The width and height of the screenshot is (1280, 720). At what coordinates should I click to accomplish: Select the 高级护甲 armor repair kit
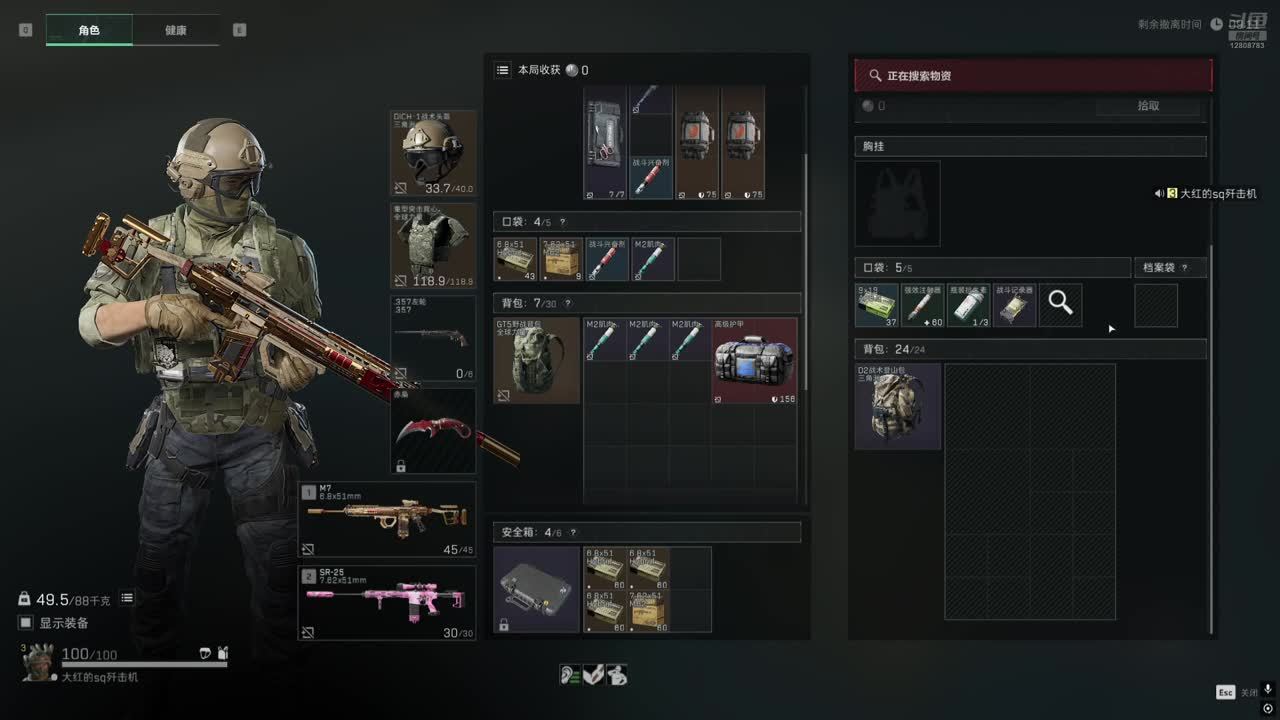755,360
